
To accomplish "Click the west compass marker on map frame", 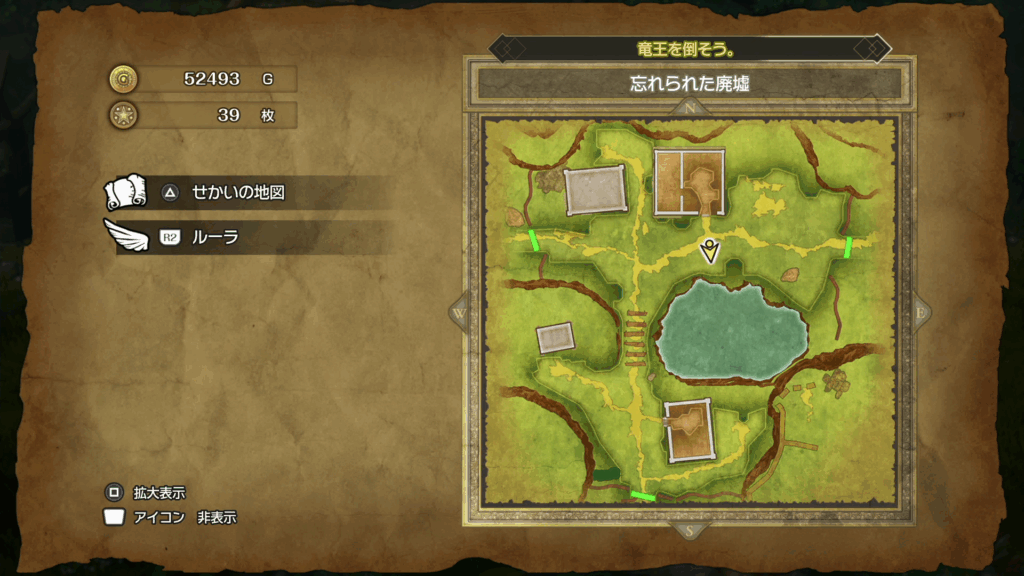I will pyautogui.click(x=459, y=312).
